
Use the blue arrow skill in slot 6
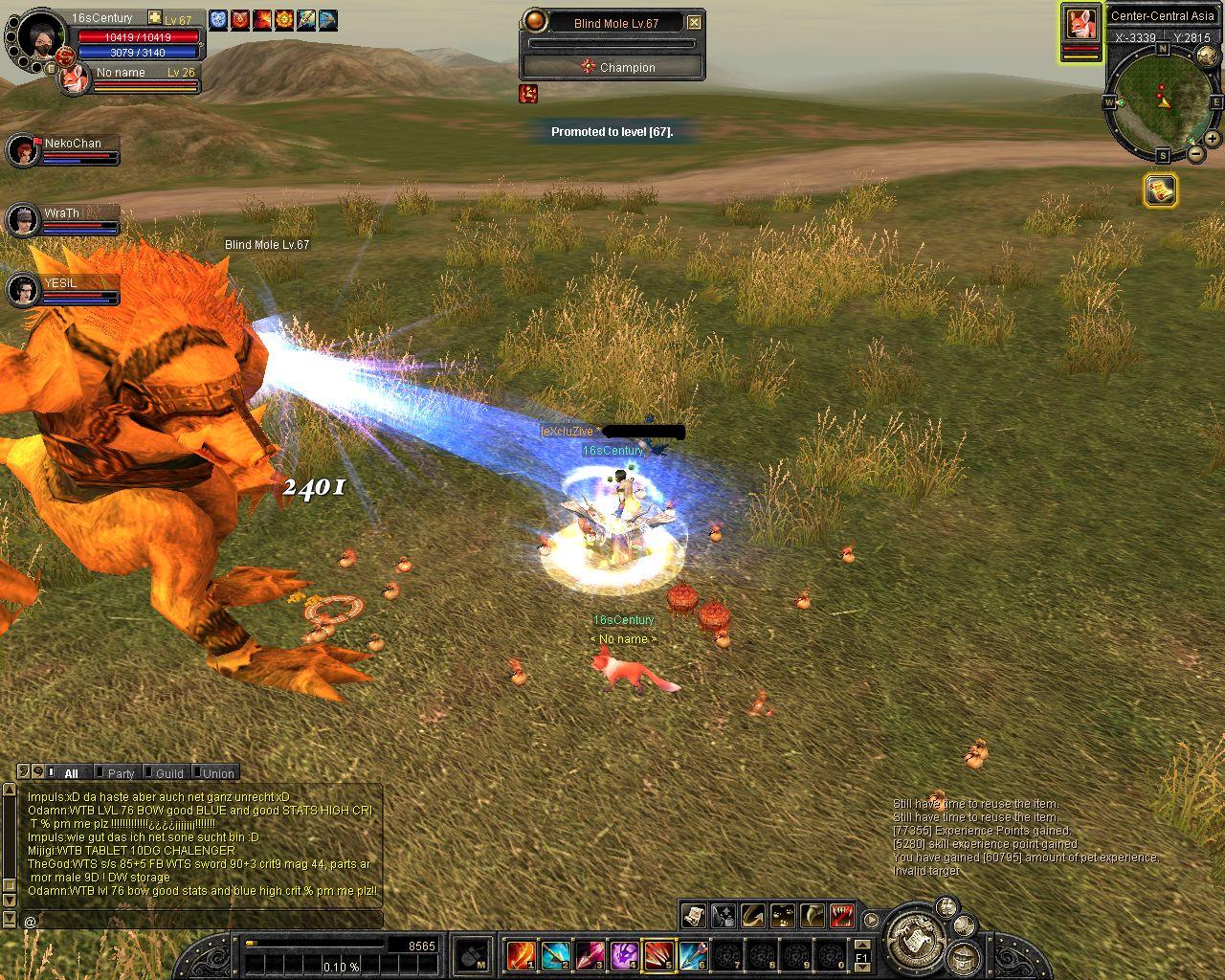pyautogui.click(x=694, y=954)
